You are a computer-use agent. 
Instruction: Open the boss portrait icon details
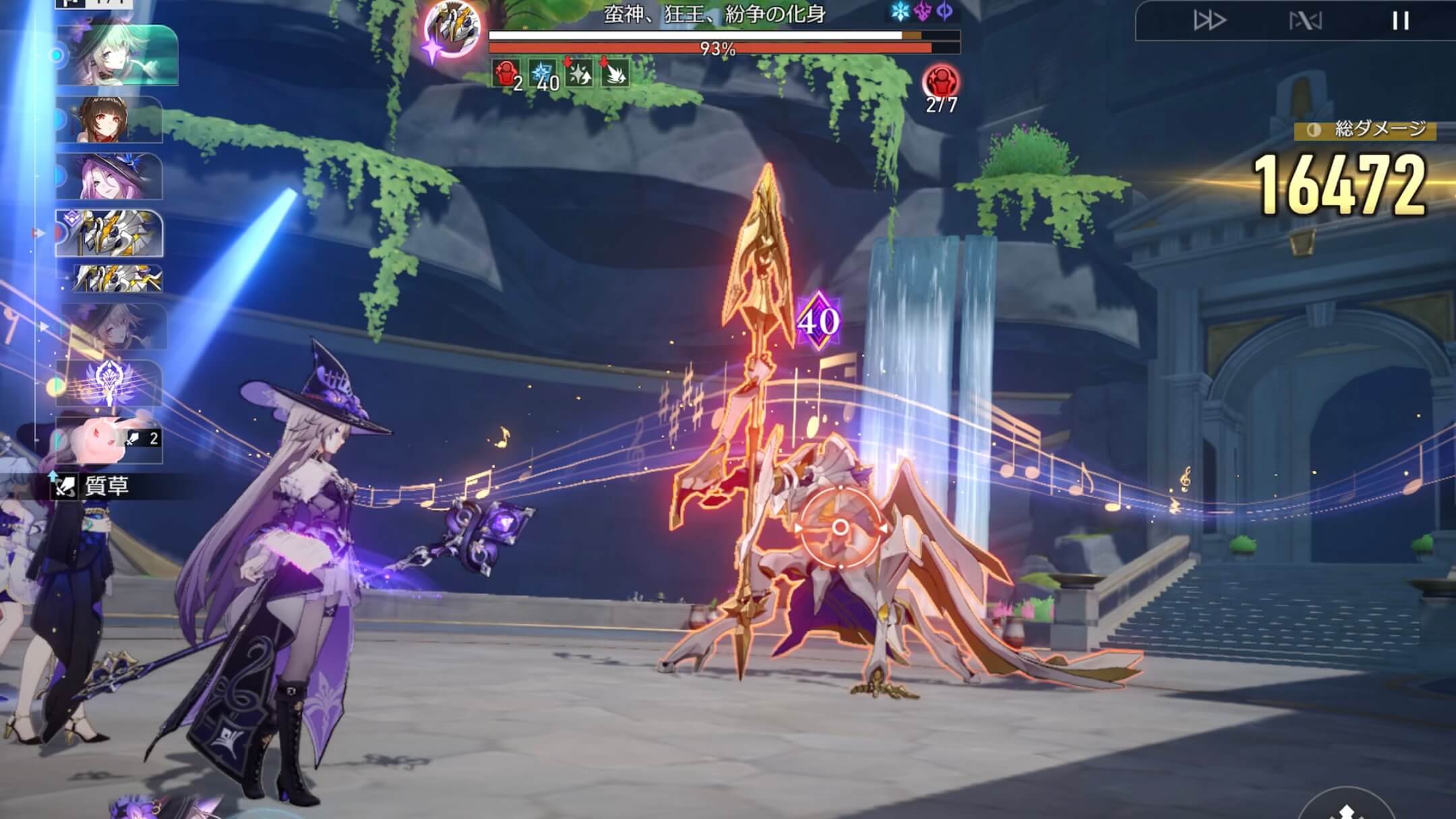tap(453, 28)
